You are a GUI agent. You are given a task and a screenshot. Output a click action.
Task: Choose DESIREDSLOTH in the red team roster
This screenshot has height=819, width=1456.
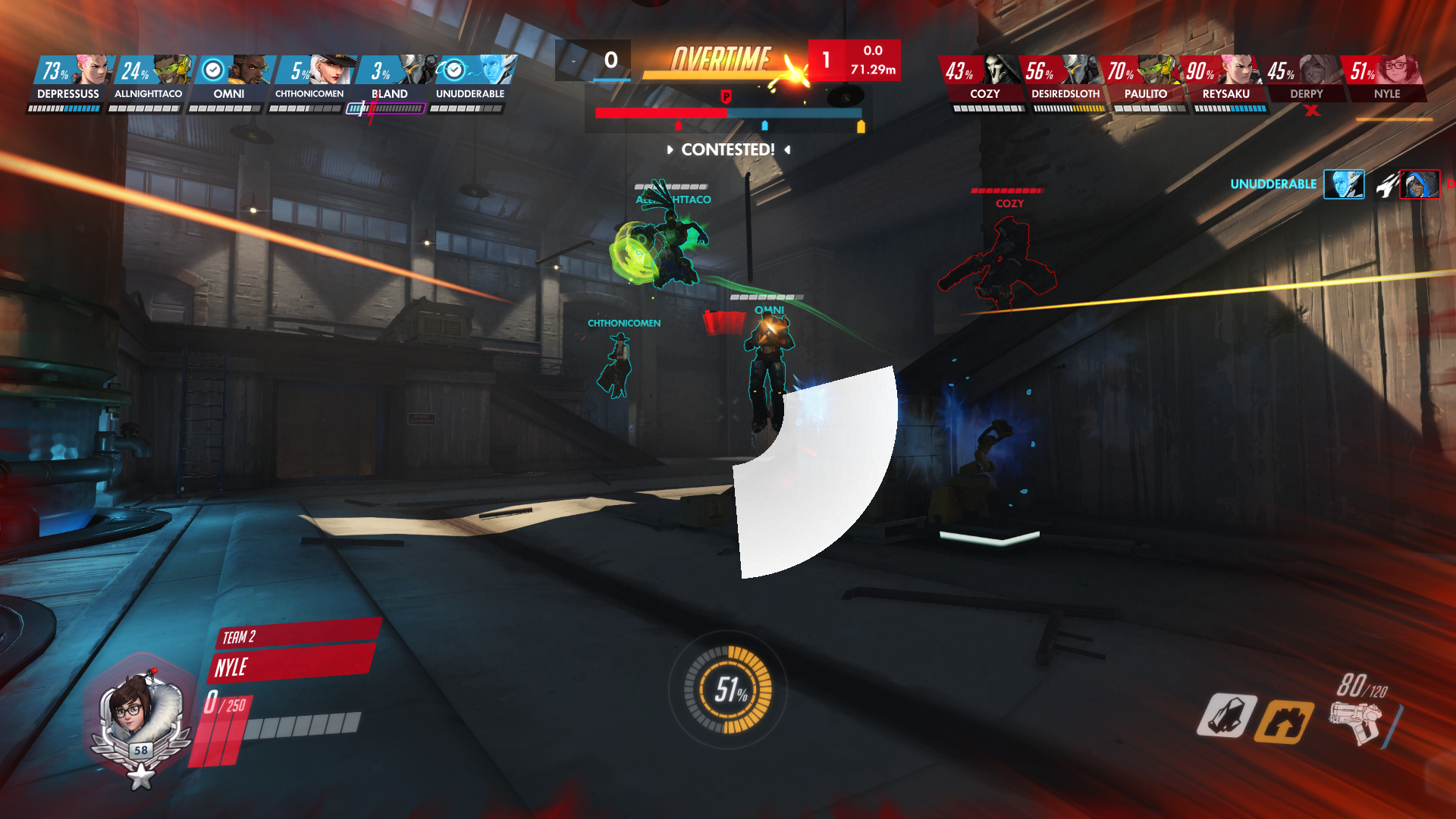pos(1065,80)
